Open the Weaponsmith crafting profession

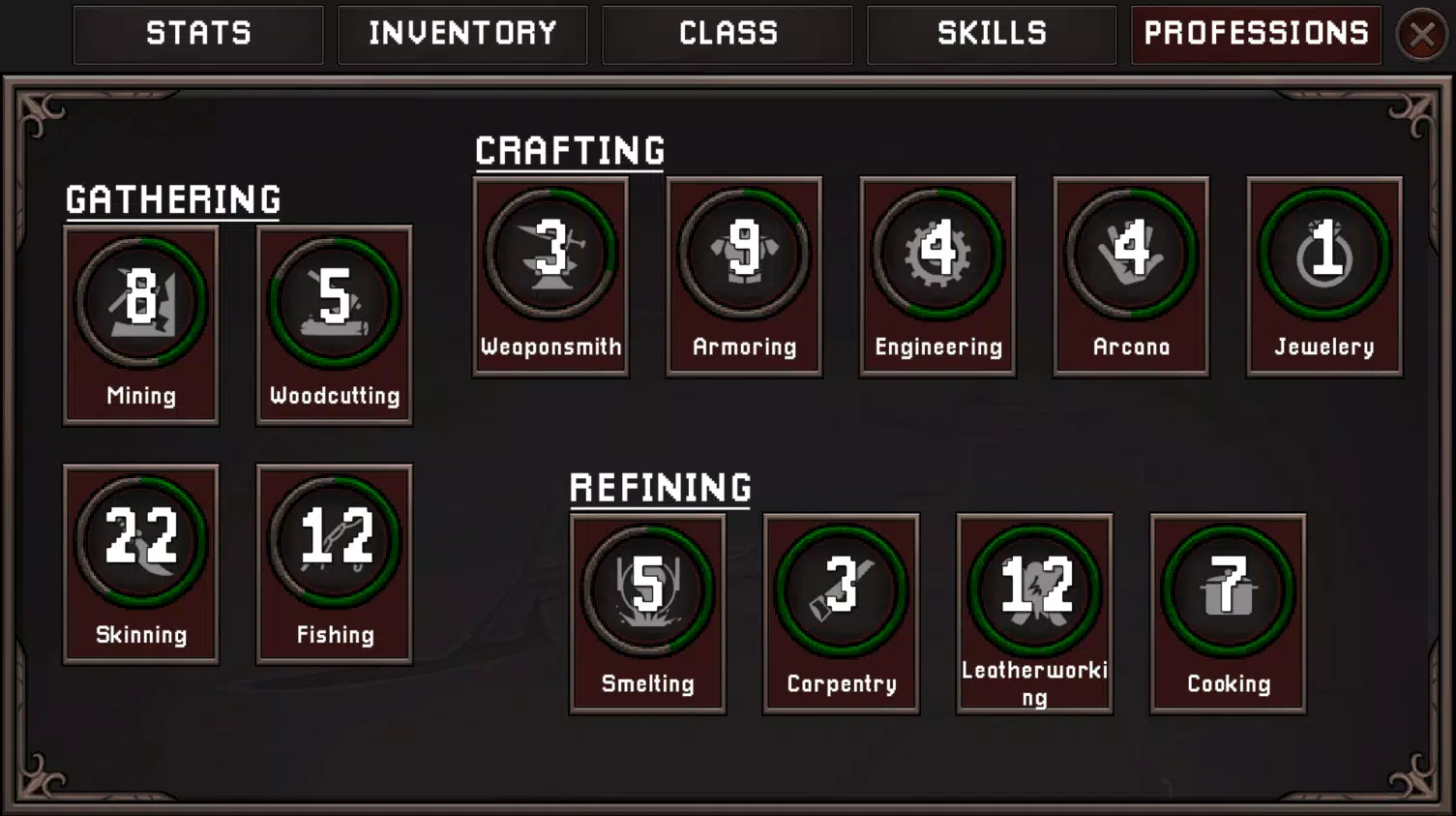(550, 252)
